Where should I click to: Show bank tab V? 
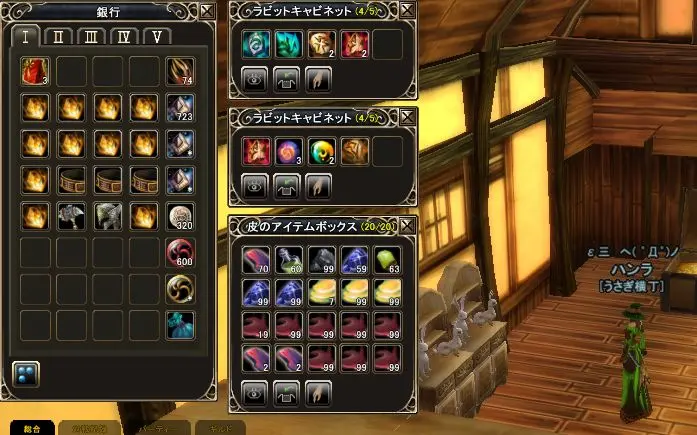coord(157,38)
